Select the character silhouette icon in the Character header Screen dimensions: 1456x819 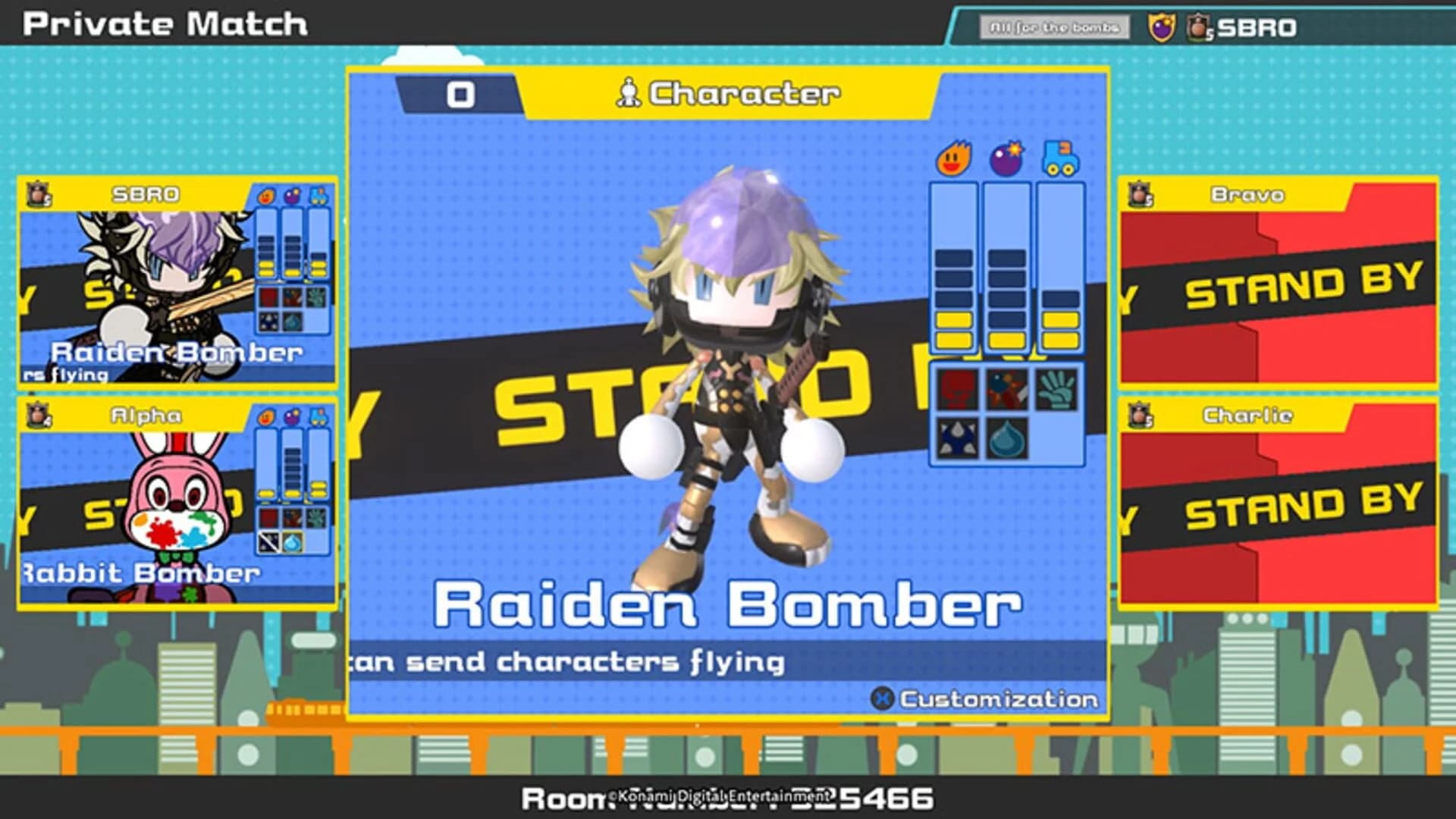pyautogui.click(x=632, y=93)
